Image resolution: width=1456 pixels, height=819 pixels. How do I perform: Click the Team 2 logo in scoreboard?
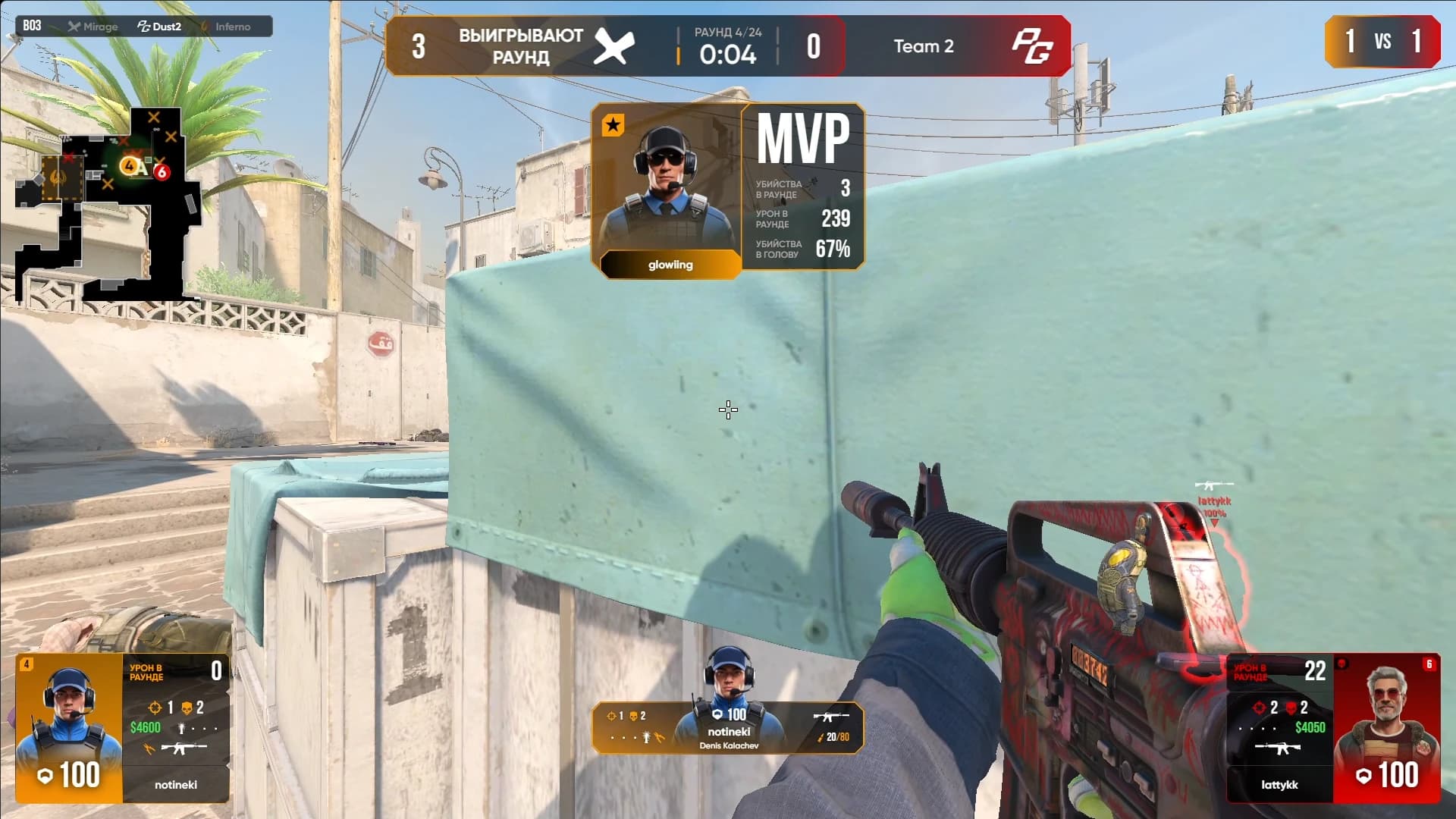point(1031,46)
